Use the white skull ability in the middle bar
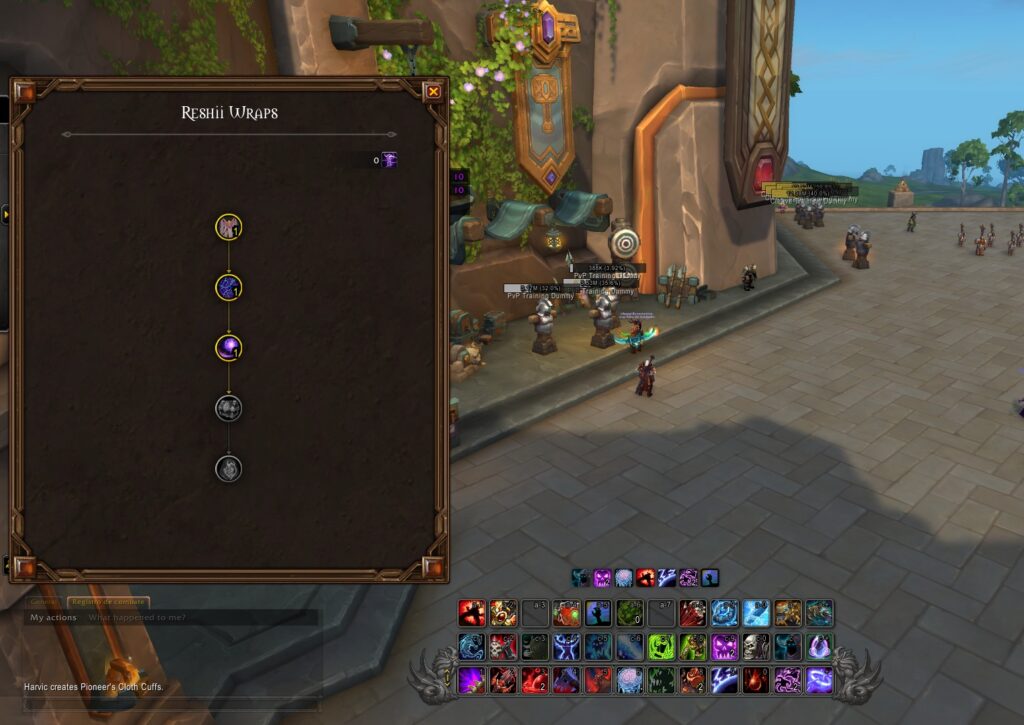The image size is (1024, 725). click(x=756, y=647)
